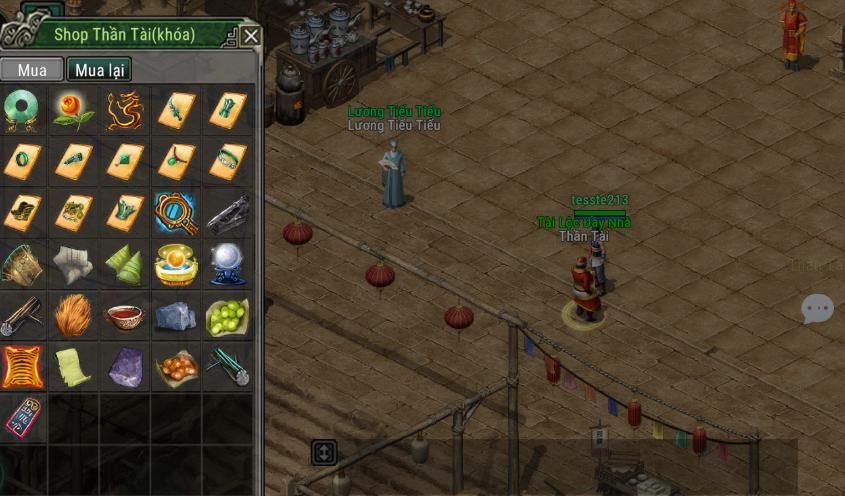The image size is (845, 496).
Task: Choose the dark metal gauntlet item
Action: coord(228,213)
